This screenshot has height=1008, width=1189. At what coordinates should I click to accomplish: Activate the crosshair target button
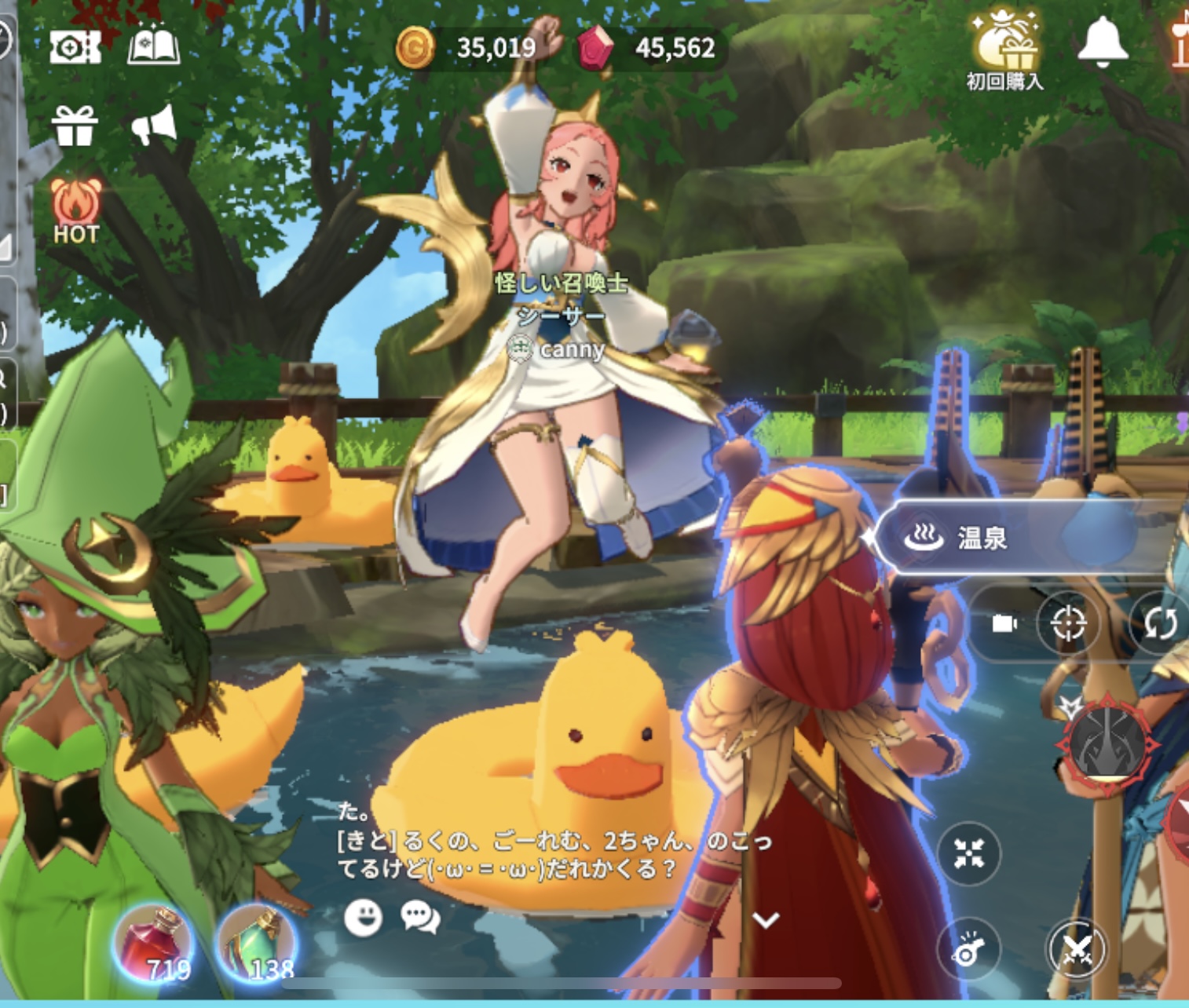[1067, 623]
